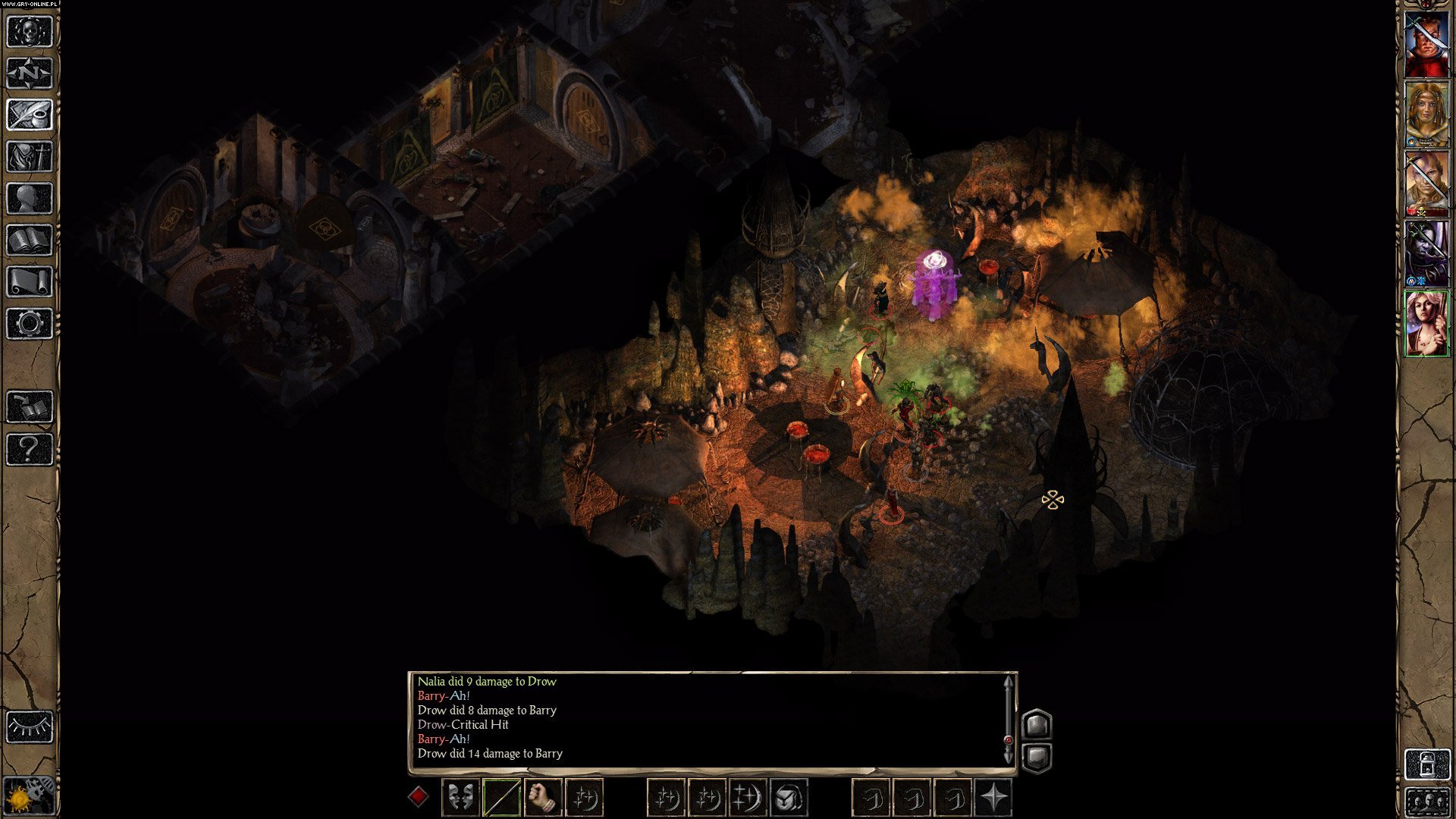
Task: Open the mage spellbook icon
Action: coord(30,240)
